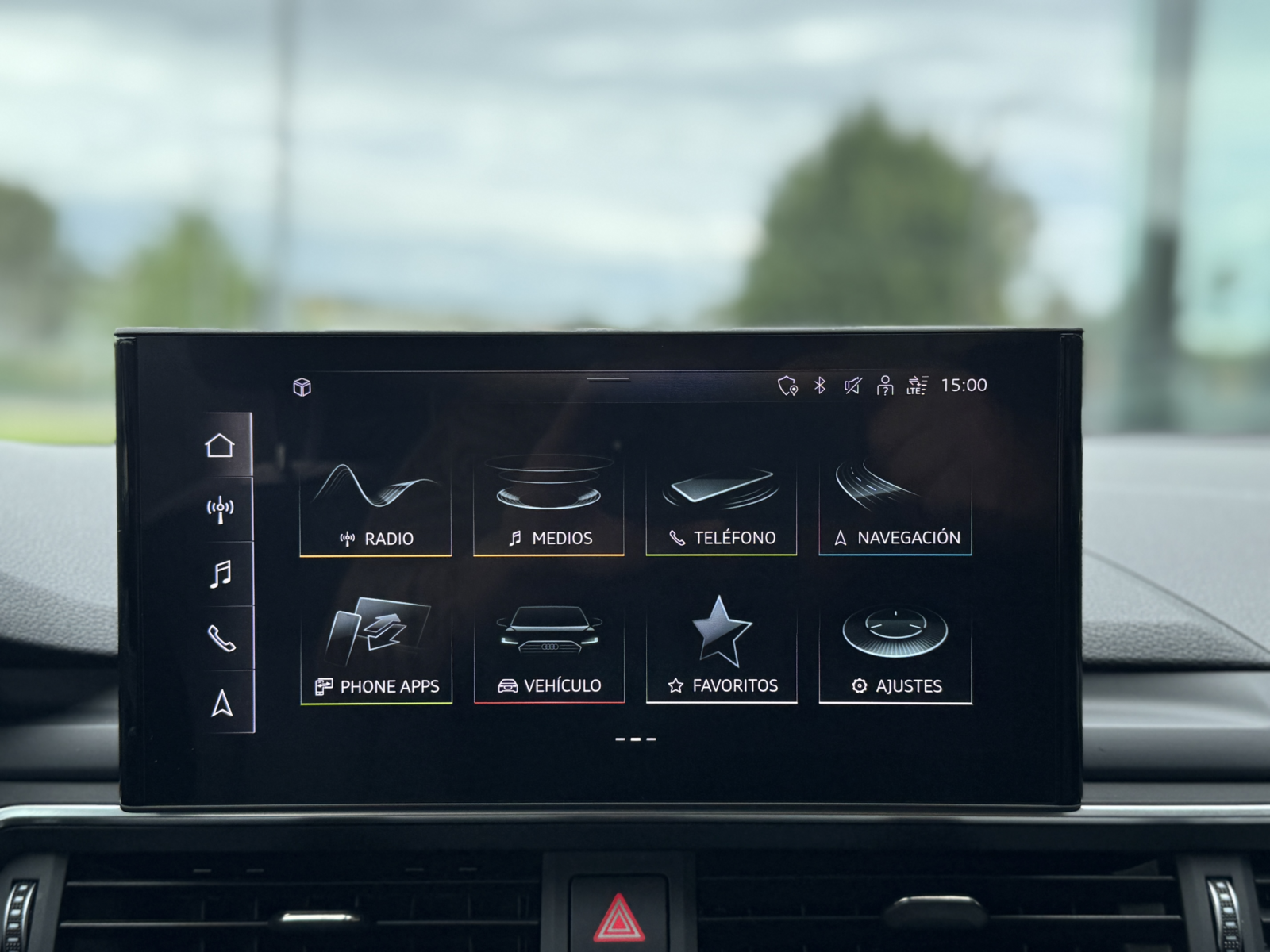The width and height of the screenshot is (1270, 952).
Task: Open AJUSTES settings tile
Action: point(895,652)
